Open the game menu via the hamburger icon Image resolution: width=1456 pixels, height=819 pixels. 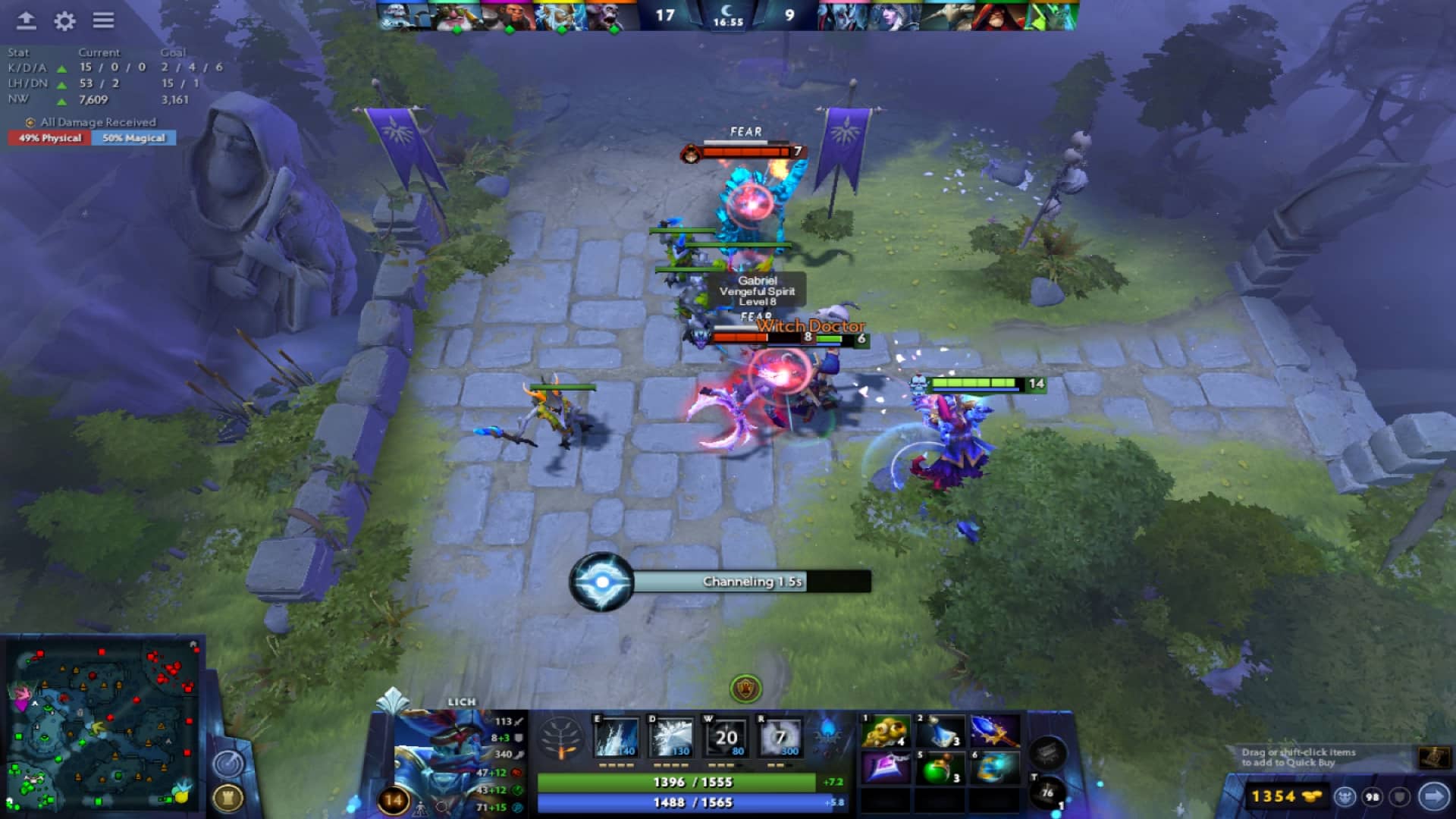[104, 20]
